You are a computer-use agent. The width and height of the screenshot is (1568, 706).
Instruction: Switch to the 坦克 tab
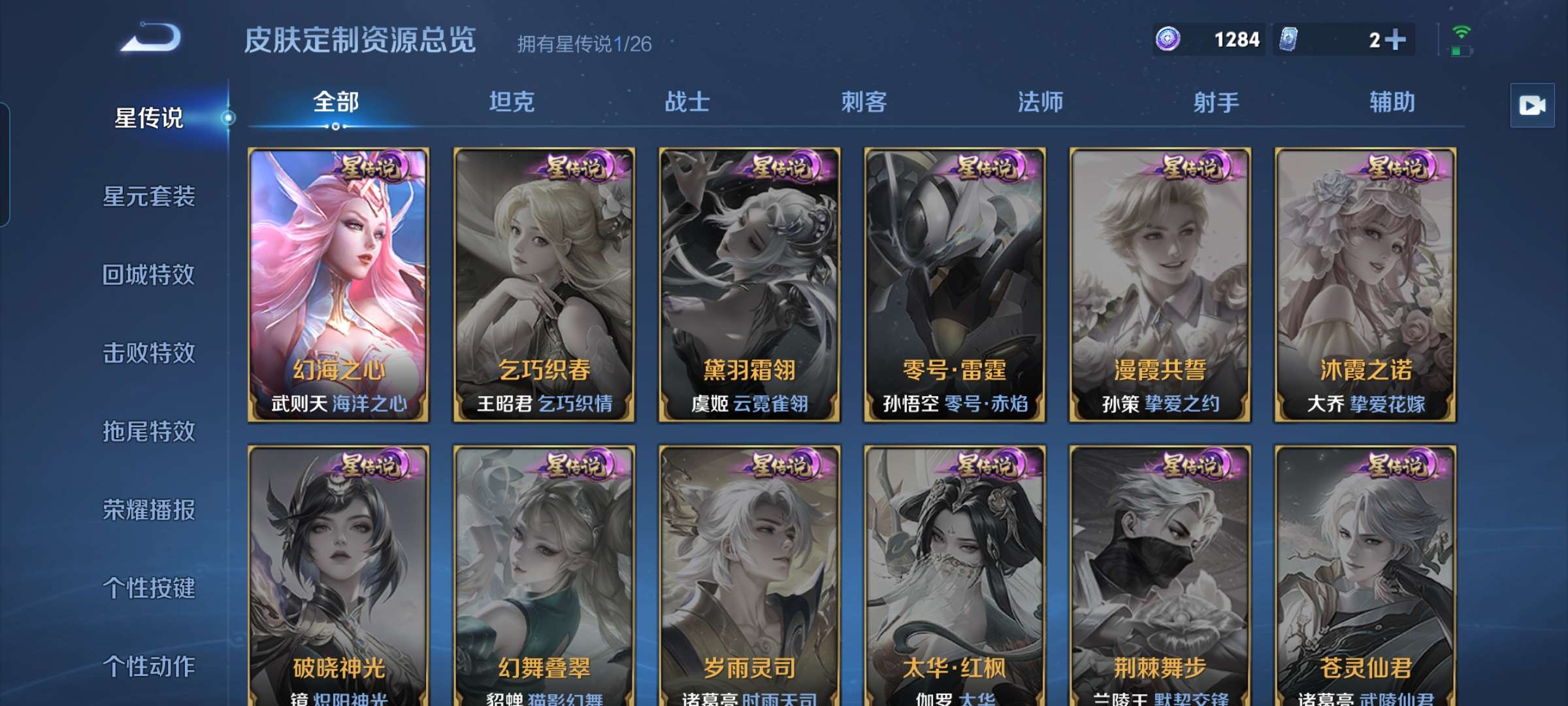[x=513, y=102]
